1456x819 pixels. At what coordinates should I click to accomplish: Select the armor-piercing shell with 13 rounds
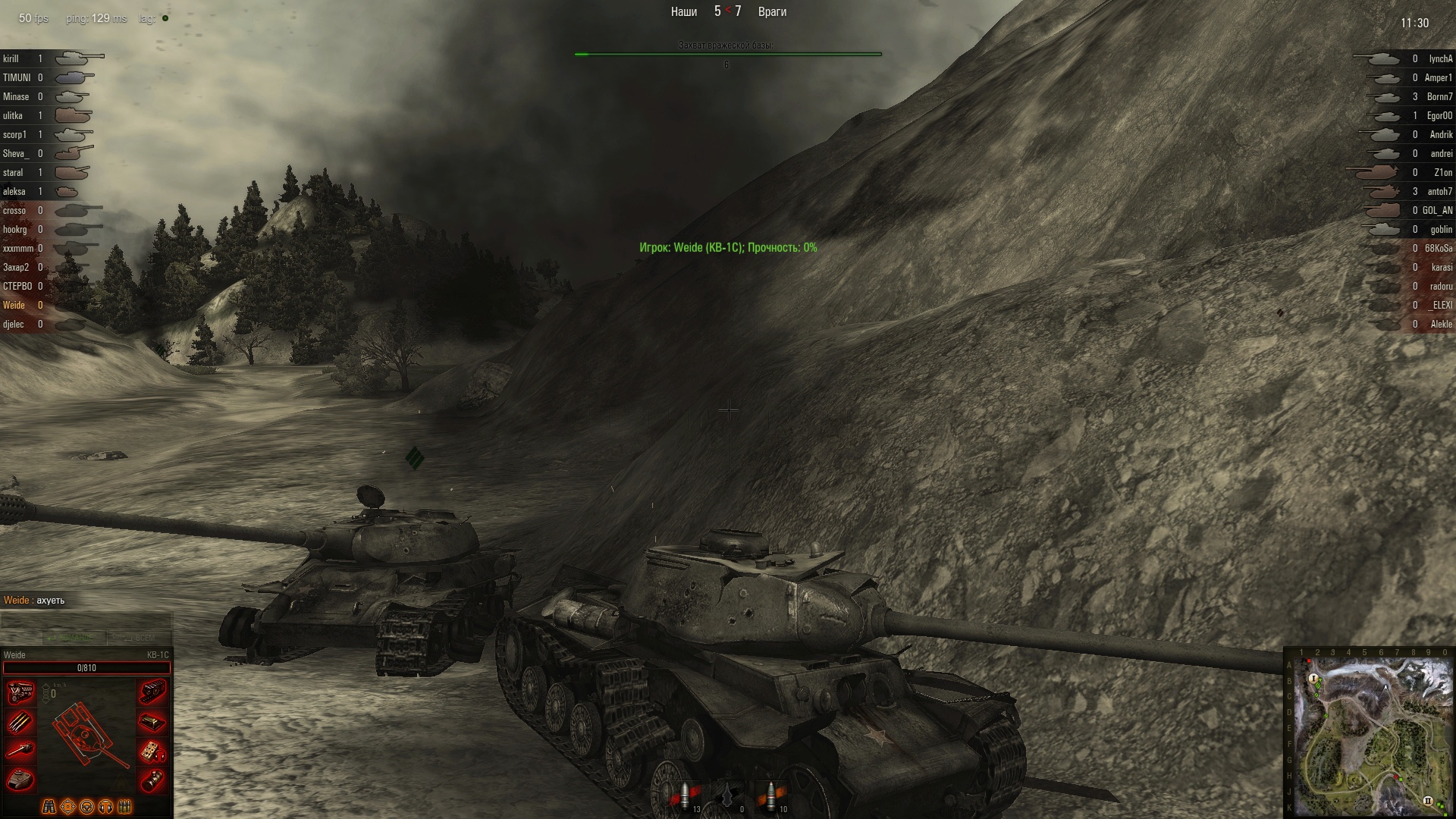click(x=686, y=798)
